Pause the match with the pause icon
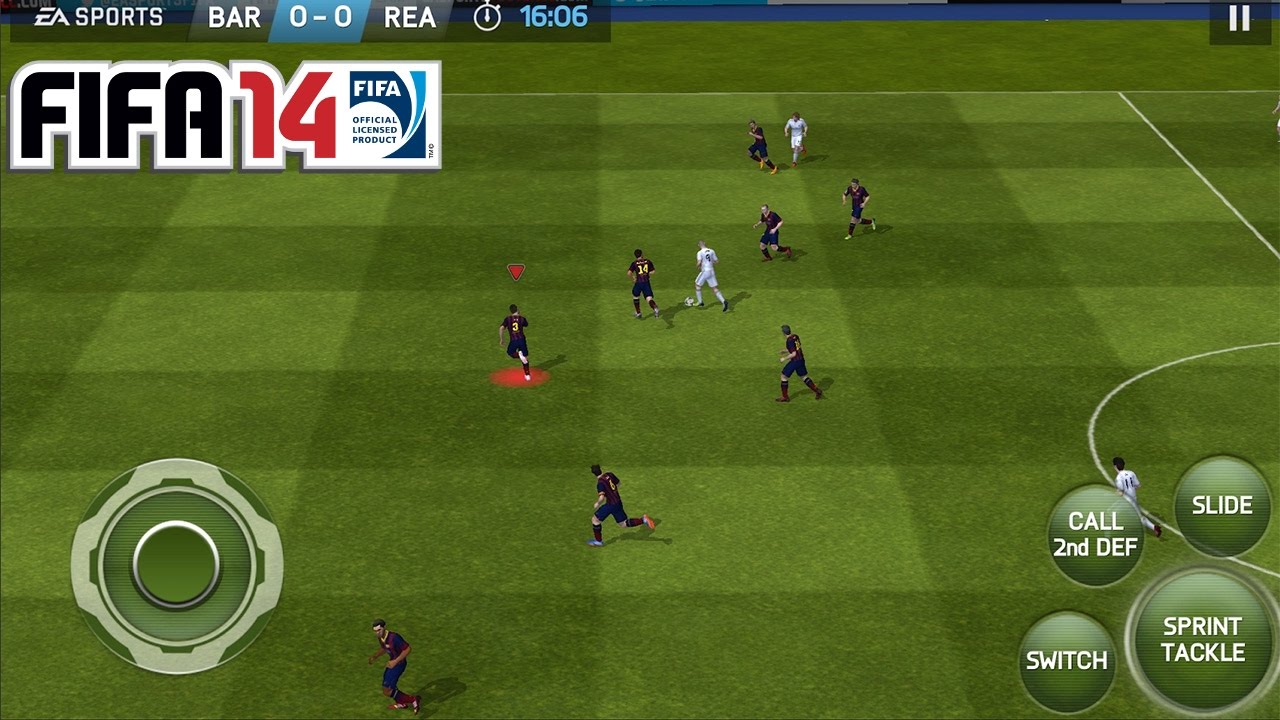 pos(1239,18)
